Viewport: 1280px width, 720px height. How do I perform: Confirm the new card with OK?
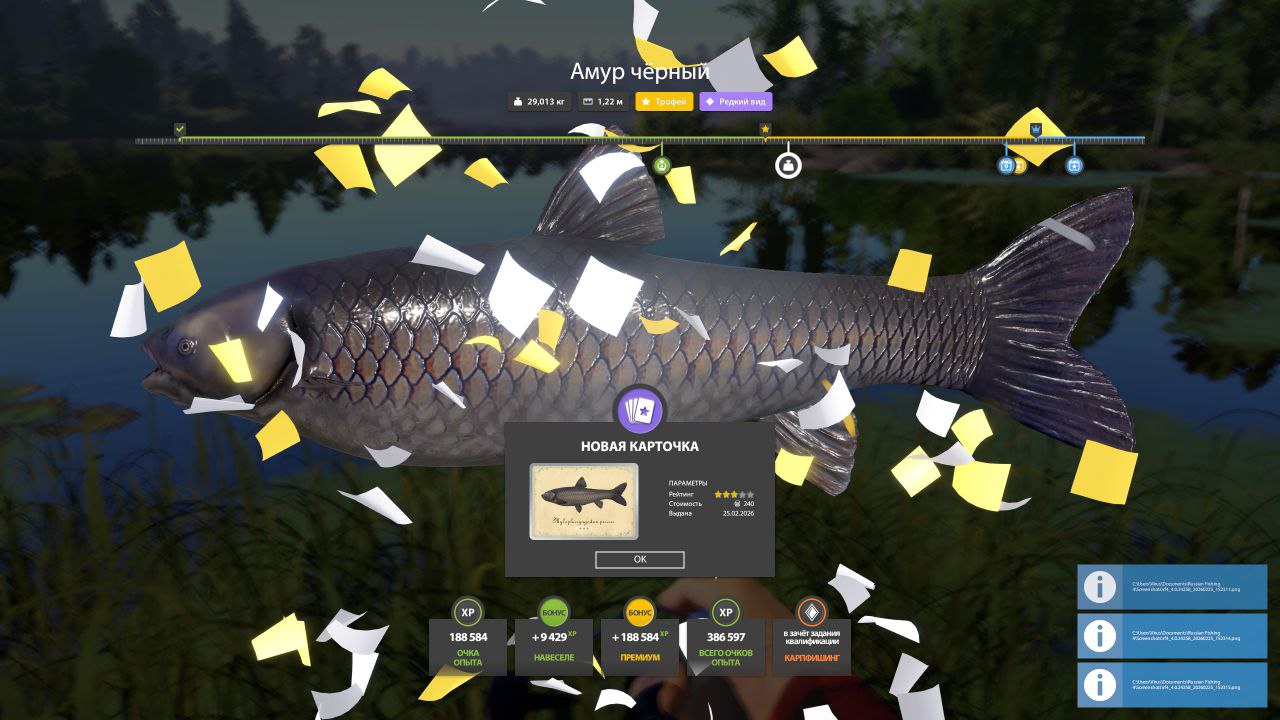point(639,560)
